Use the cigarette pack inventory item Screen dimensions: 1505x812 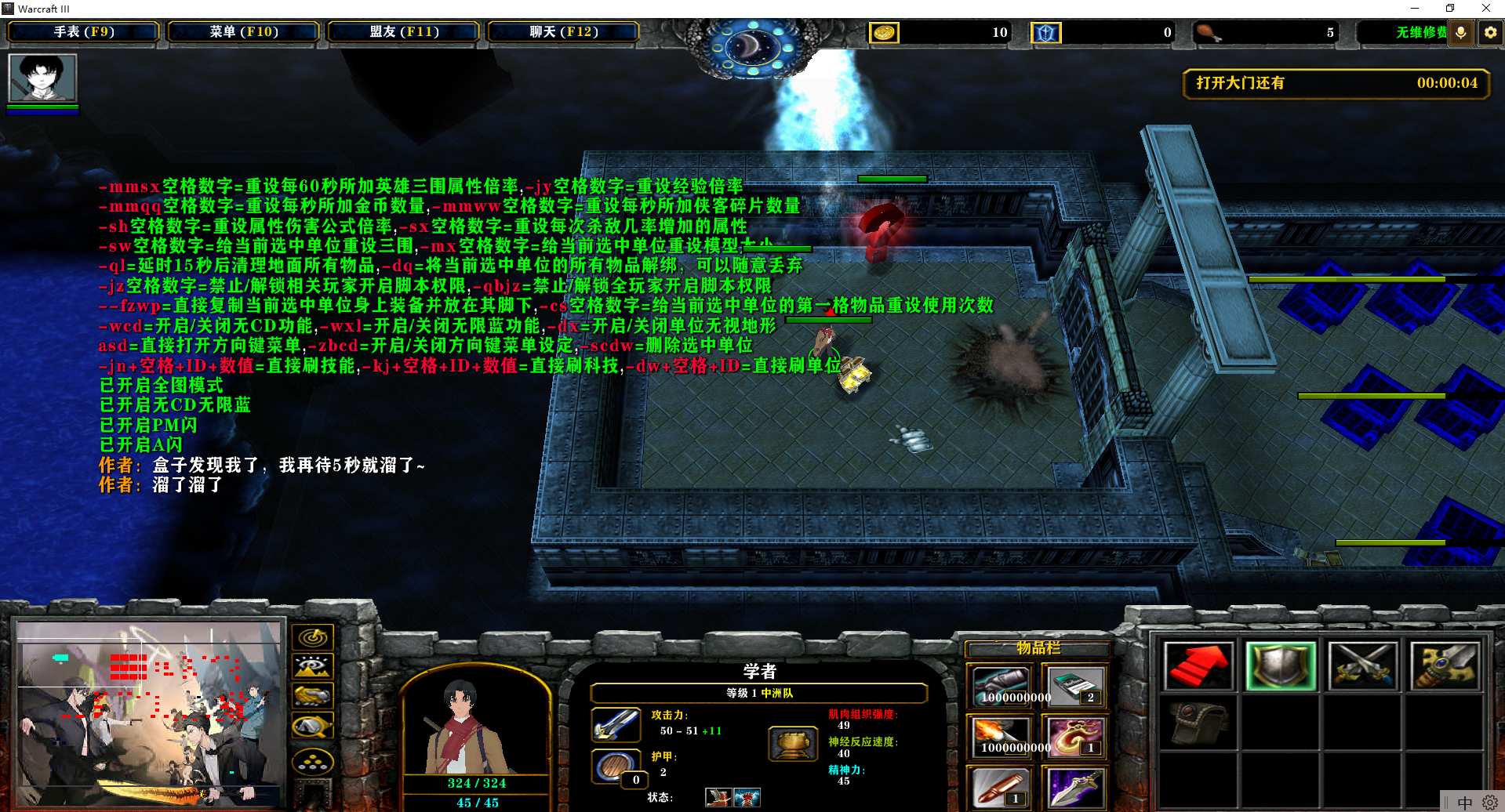pos(1074,687)
